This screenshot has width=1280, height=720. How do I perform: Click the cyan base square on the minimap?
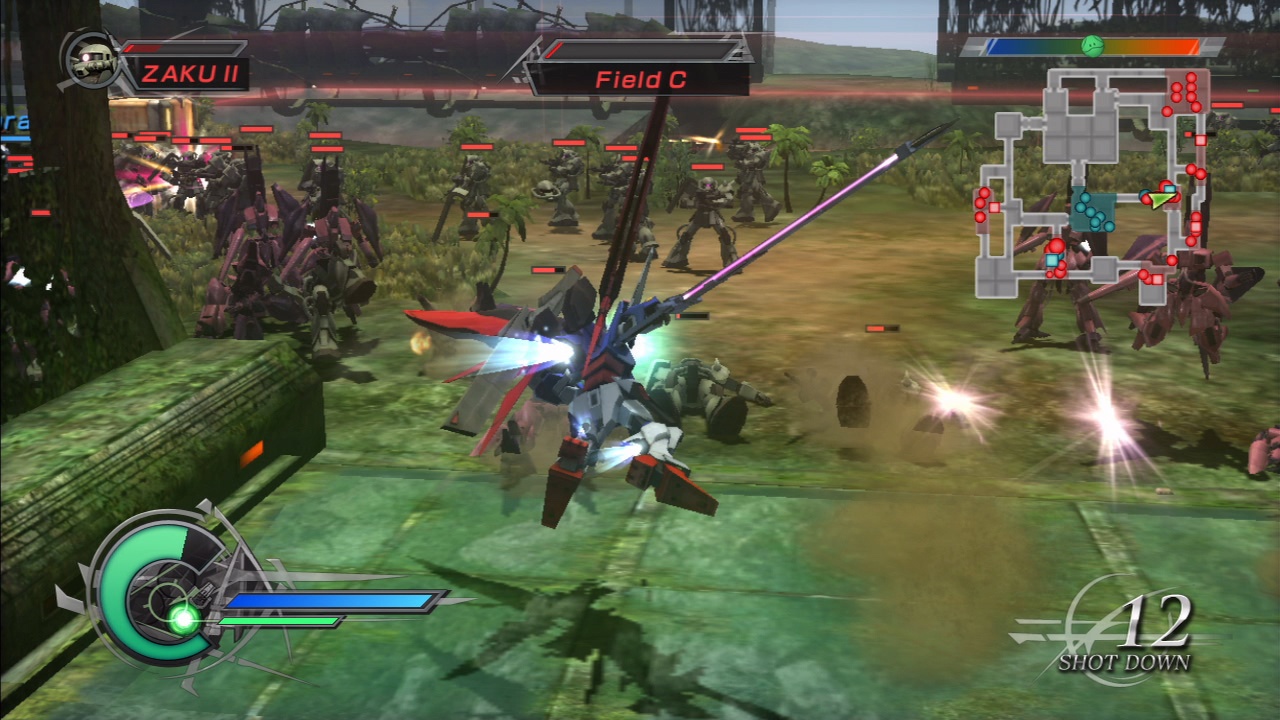pos(1051,260)
